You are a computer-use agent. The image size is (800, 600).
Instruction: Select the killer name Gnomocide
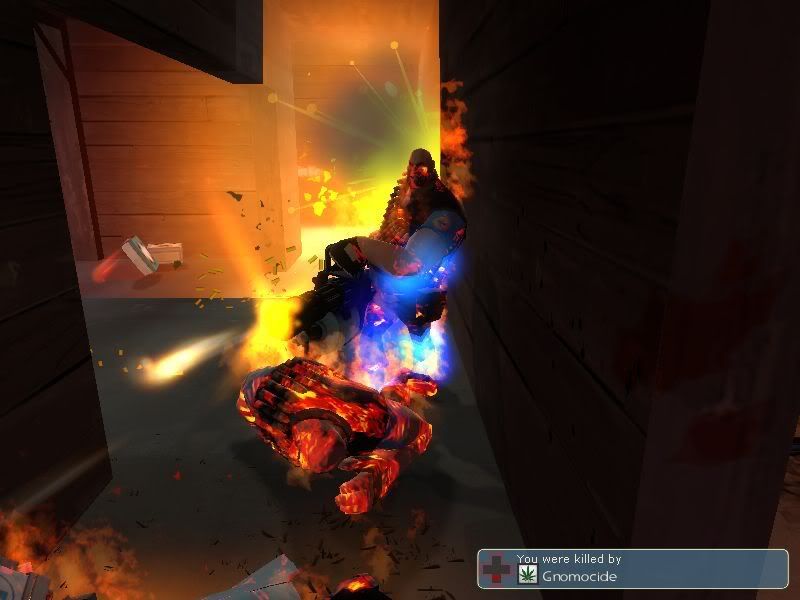point(579,576)
